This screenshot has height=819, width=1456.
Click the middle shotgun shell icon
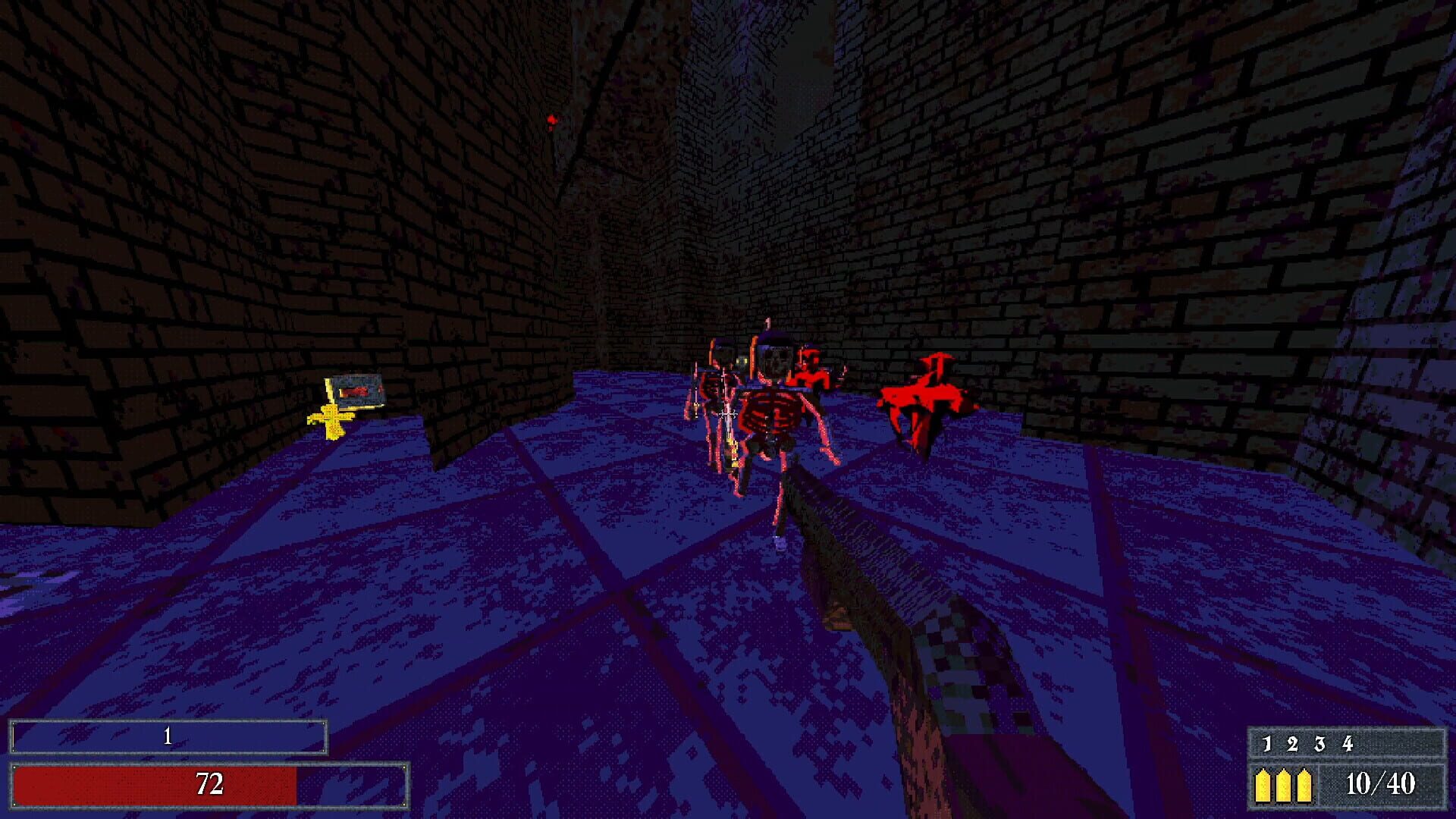click(x=1285, y=786)
